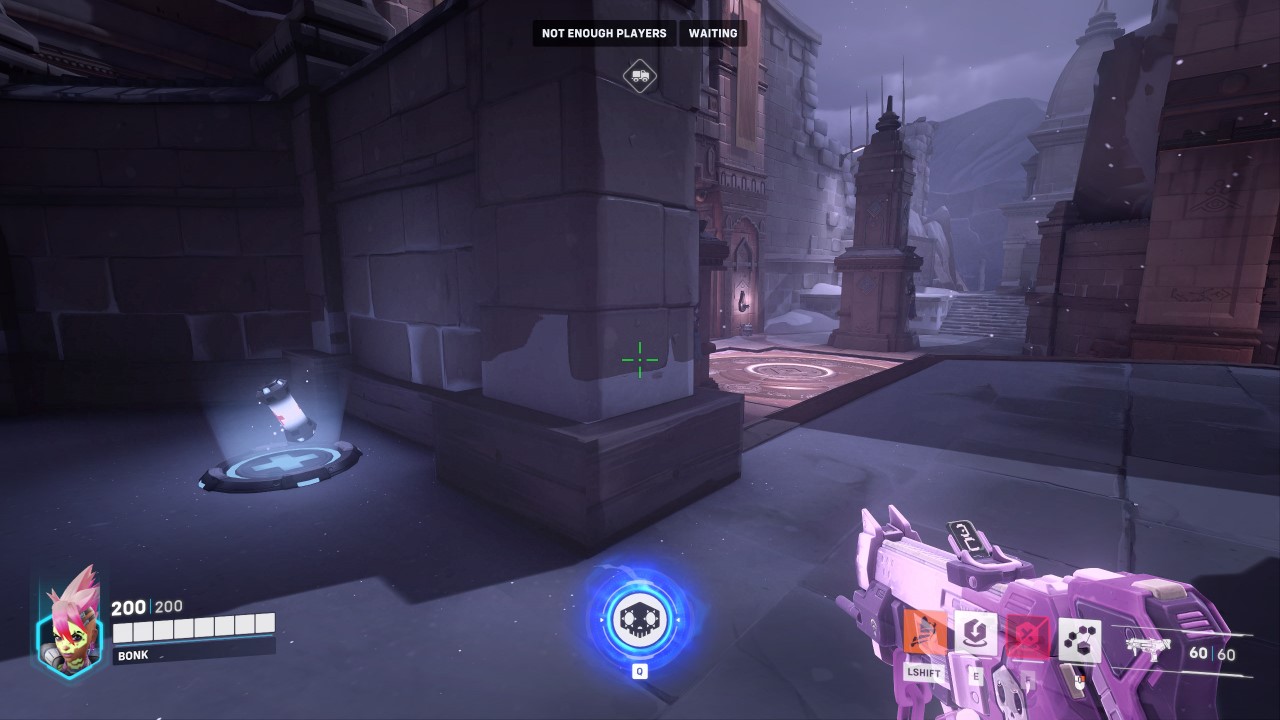Click the mouse button ability indicator
1280x720 pixels.
tap(1080, 680)
